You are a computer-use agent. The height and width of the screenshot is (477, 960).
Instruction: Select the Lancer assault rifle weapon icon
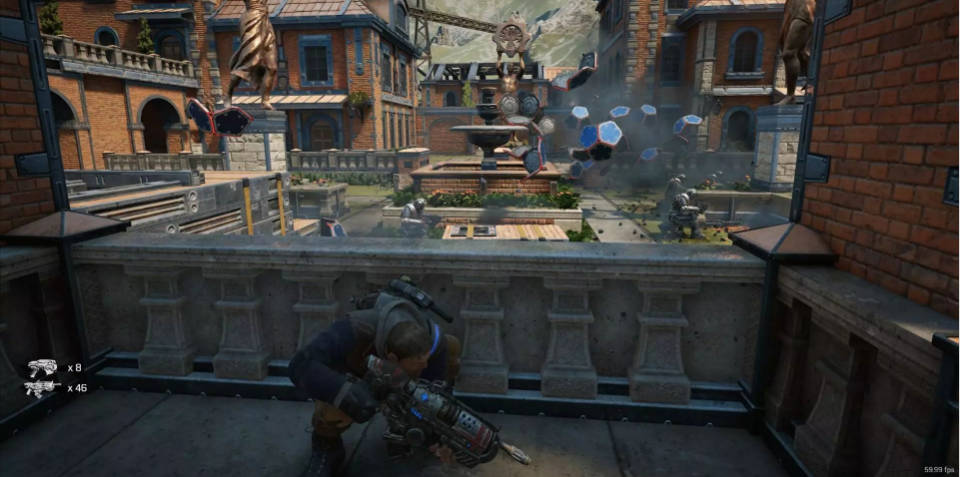[x=42, y=388]
